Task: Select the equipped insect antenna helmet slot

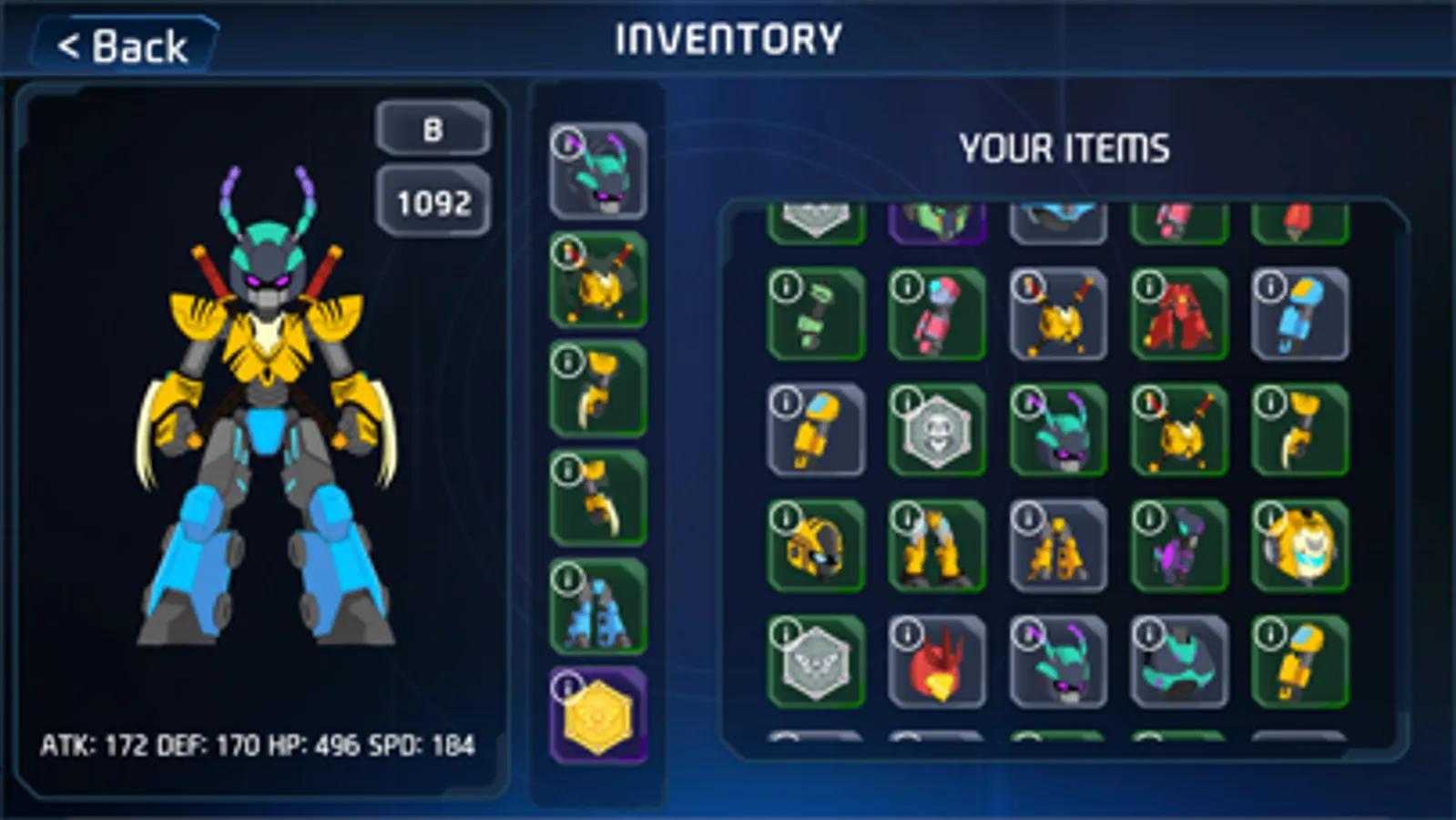Action: tap(596, 169)
